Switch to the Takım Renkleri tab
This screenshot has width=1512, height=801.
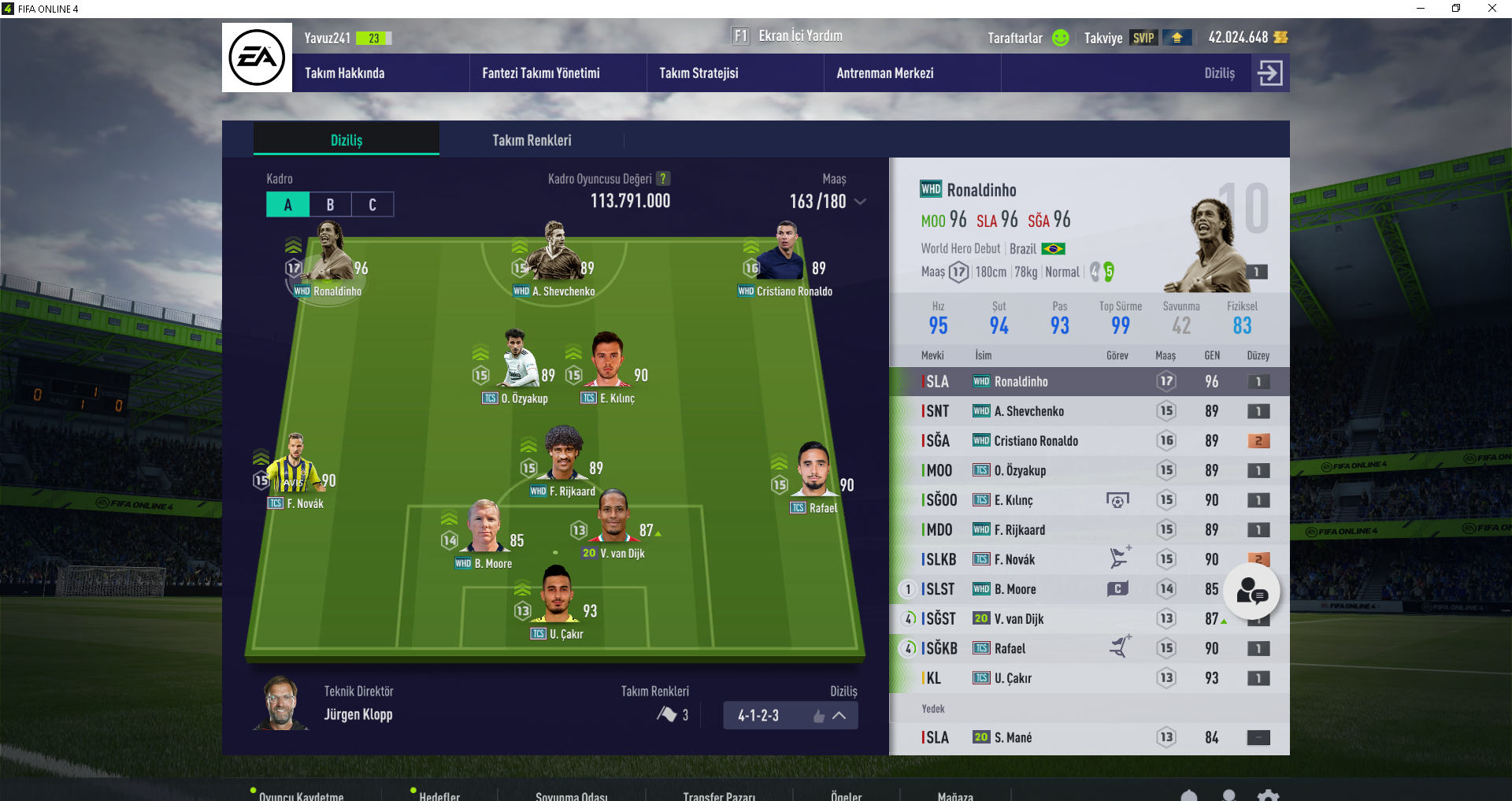532,139
